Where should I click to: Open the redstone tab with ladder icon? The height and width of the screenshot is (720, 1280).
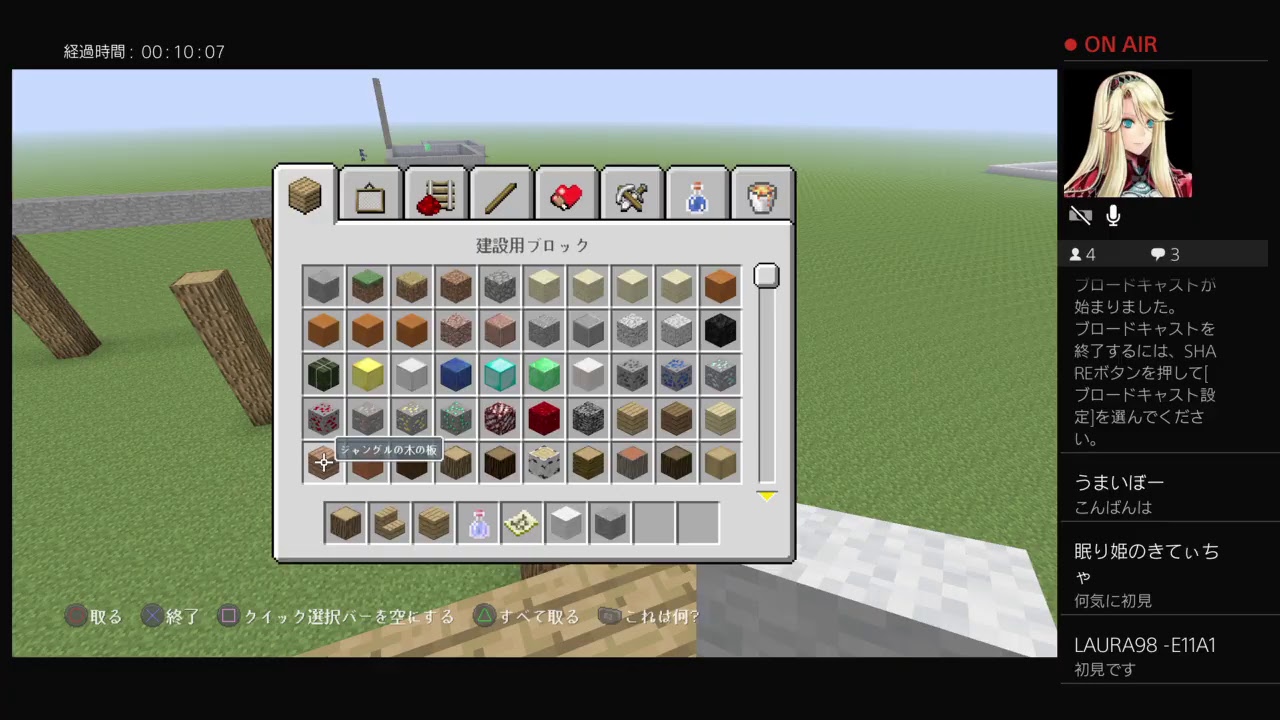click(x=435, y=193)
